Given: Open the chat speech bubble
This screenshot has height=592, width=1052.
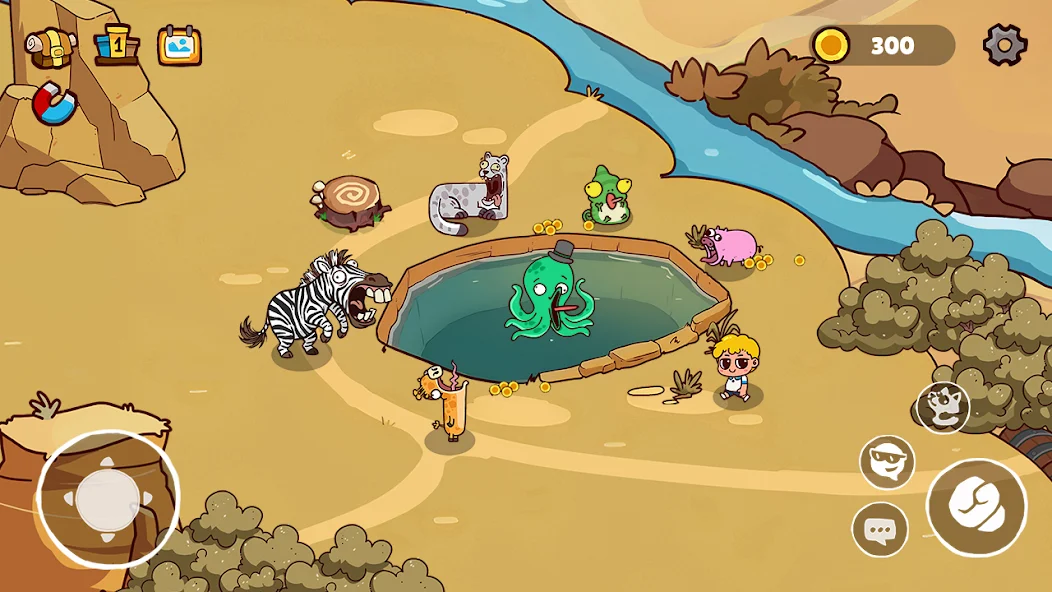Looking at the screenshot, I should [880, 530].
